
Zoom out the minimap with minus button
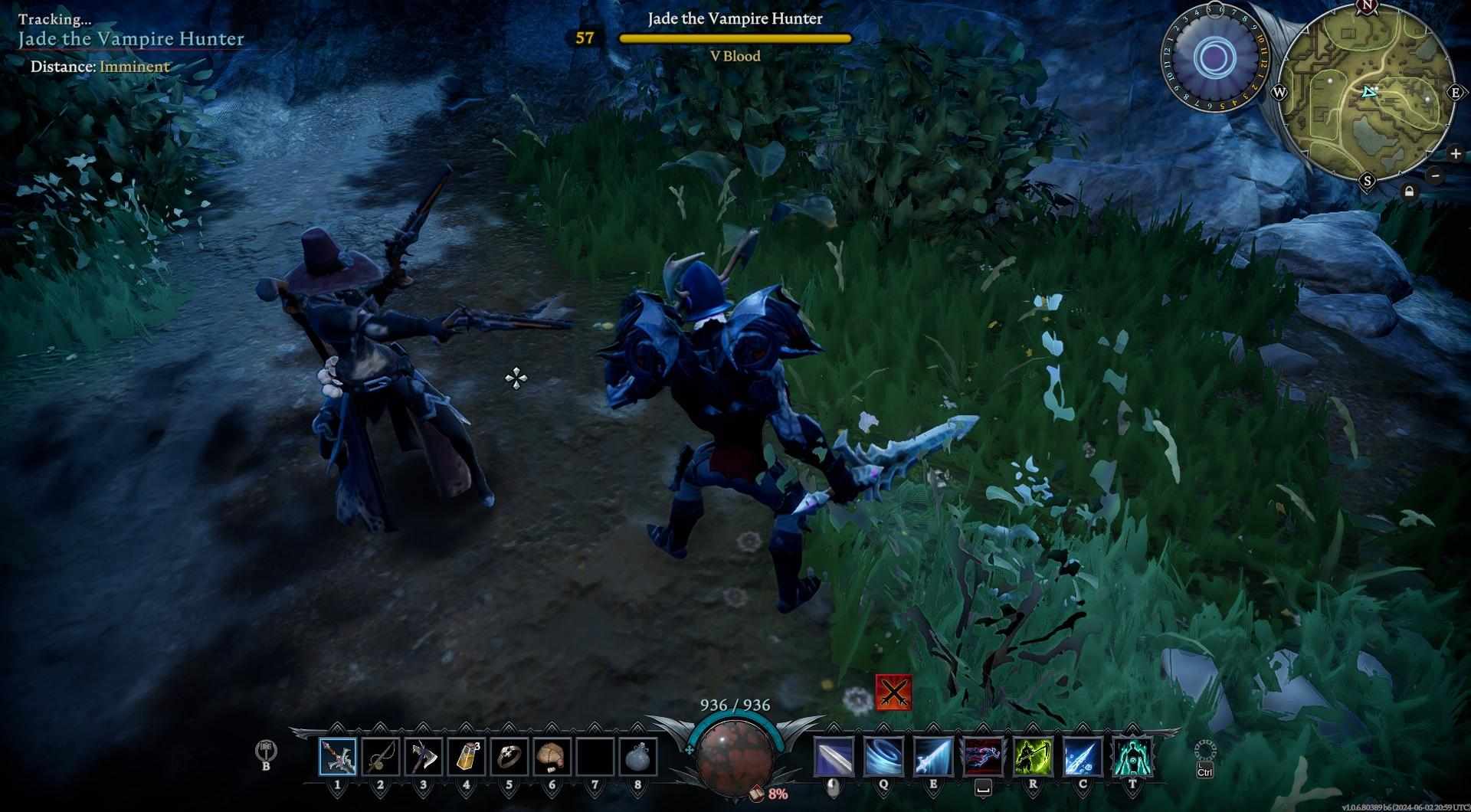tap(1436, 175)
